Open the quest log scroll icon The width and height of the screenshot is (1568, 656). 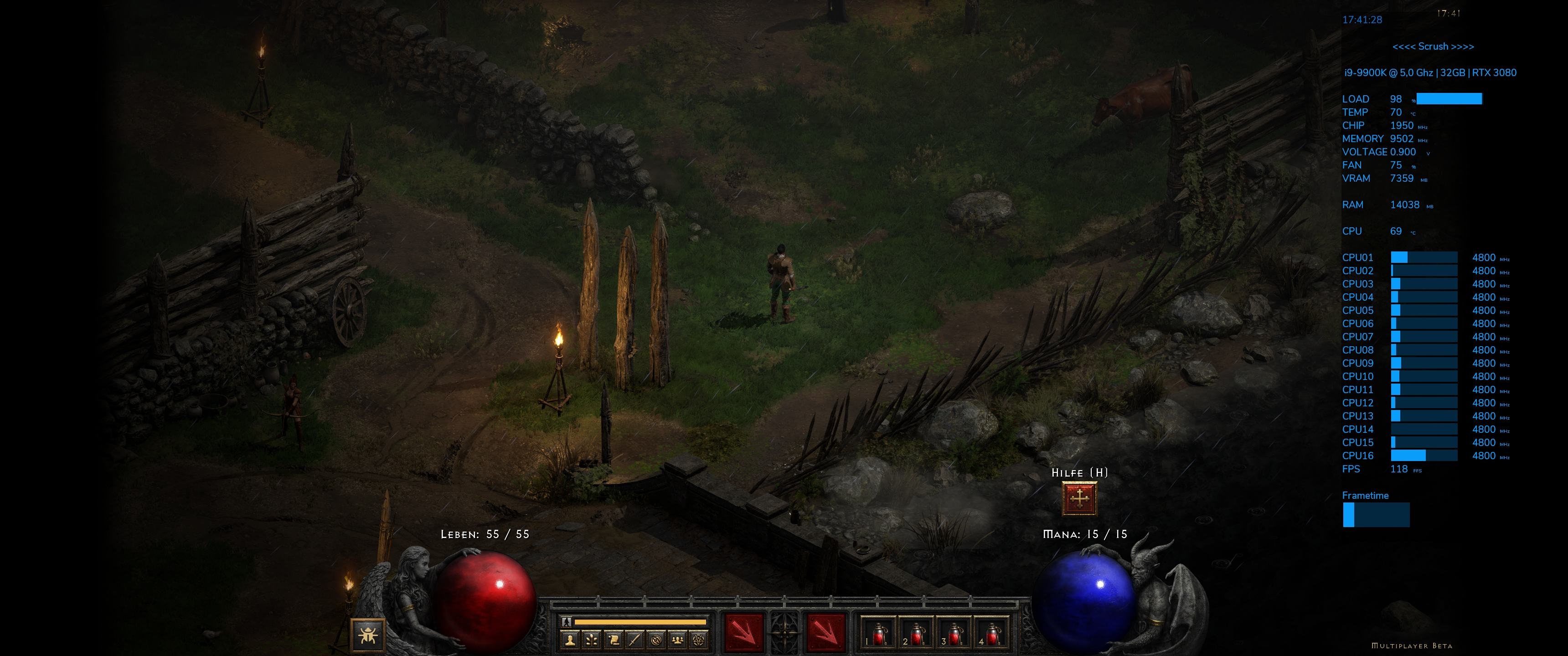613,640
